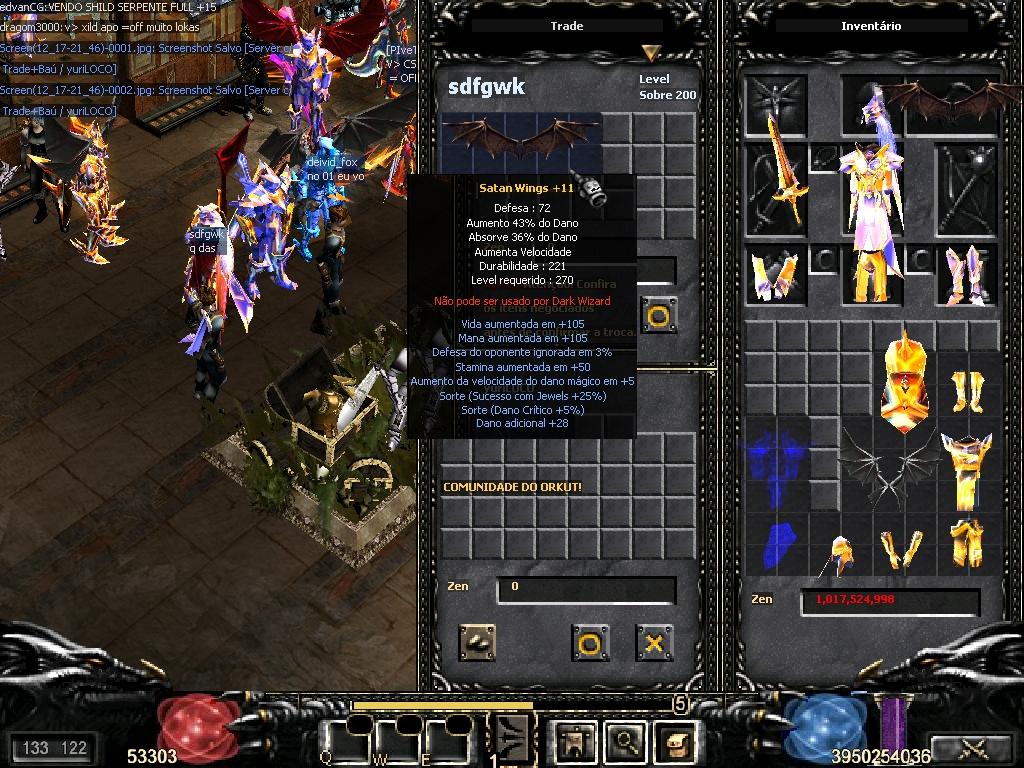The image size is (1024, 768).
Task: Click the magnifying glass bottom bar button
Action: (626, 741)
